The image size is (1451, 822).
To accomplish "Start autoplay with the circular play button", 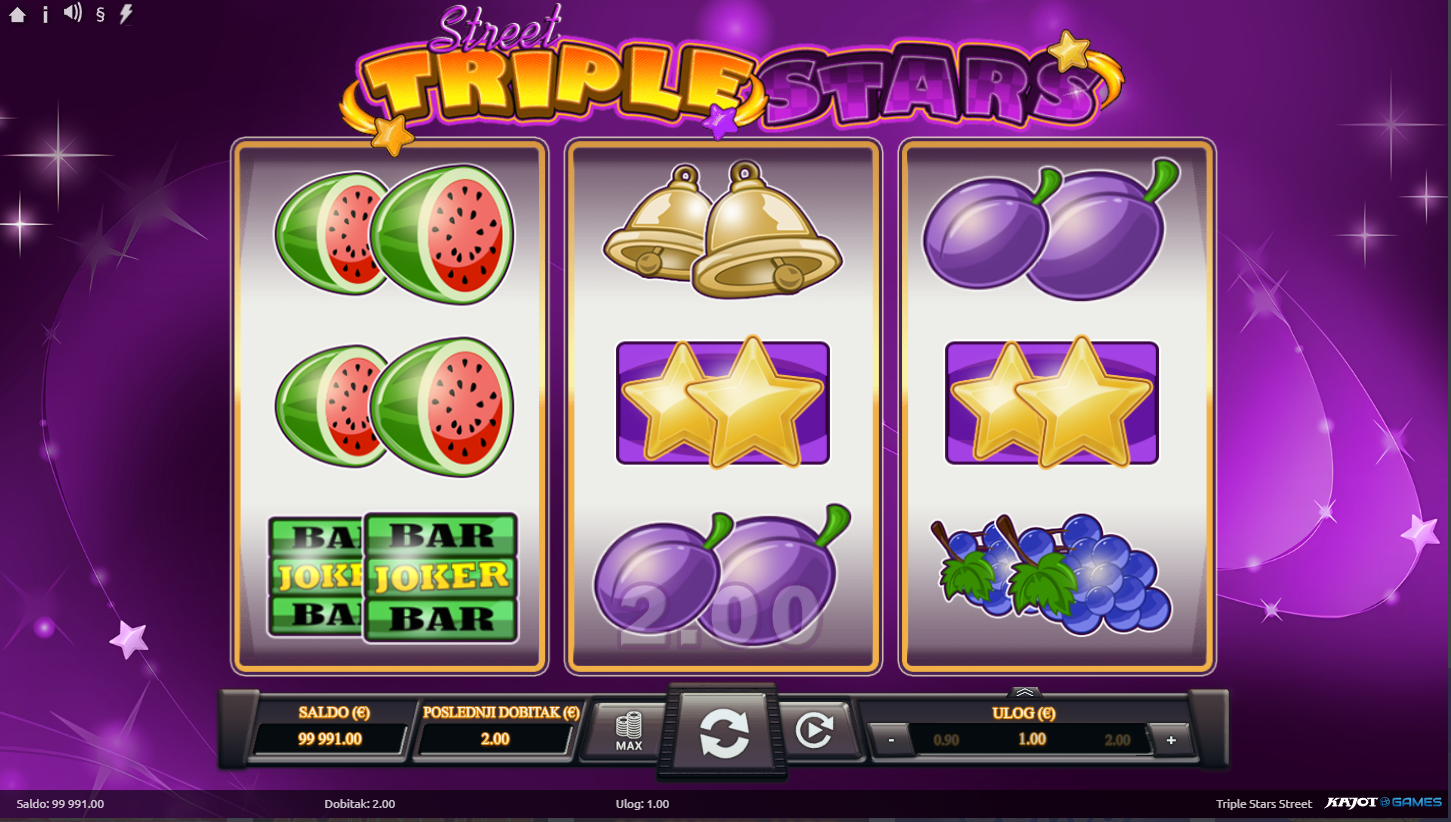I will 813,732.
